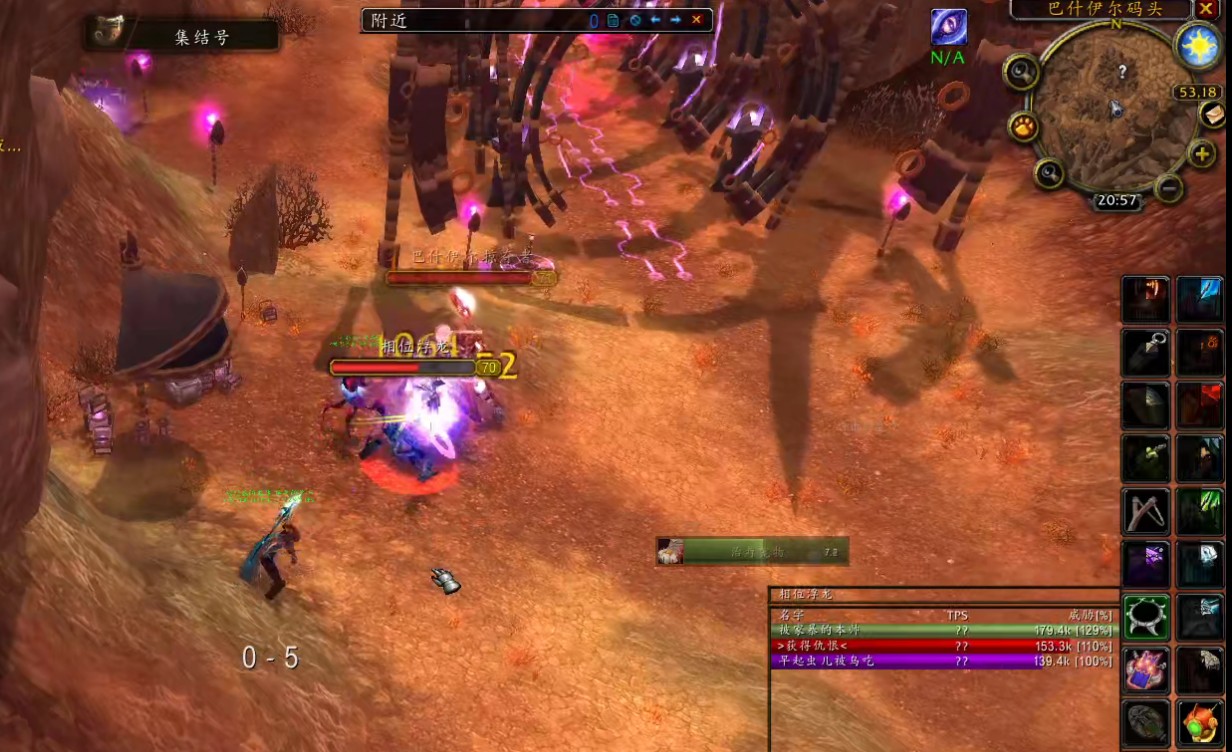Activate the orange robot with green gem slot
This screenshot has height=752, width=1232.
[x=1199, y=722]
